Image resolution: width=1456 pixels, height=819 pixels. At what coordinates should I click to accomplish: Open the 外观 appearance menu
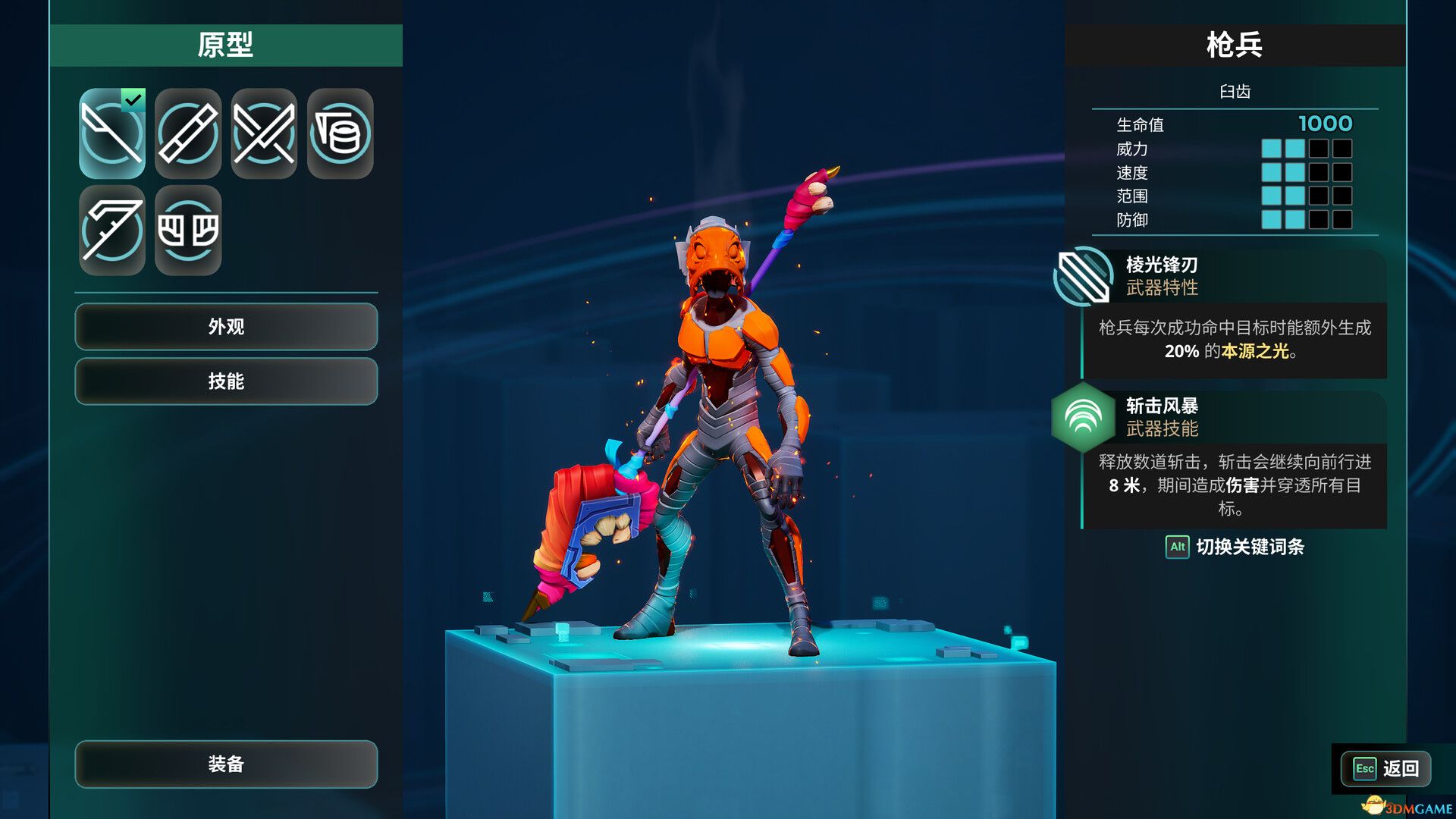tap(226, 327)
